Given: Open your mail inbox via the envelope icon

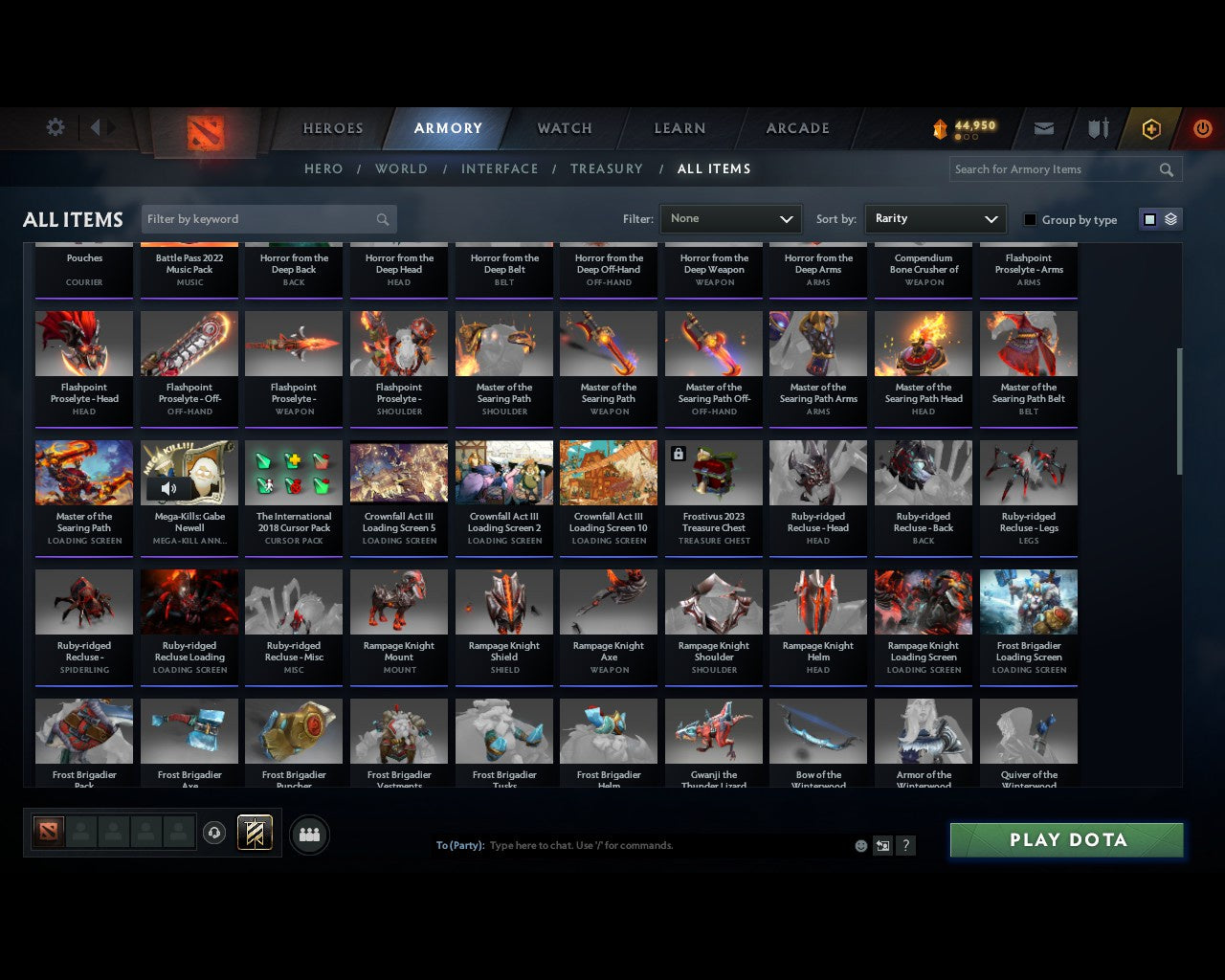Looking at the screenshot, I should [x=1043, y=127].
